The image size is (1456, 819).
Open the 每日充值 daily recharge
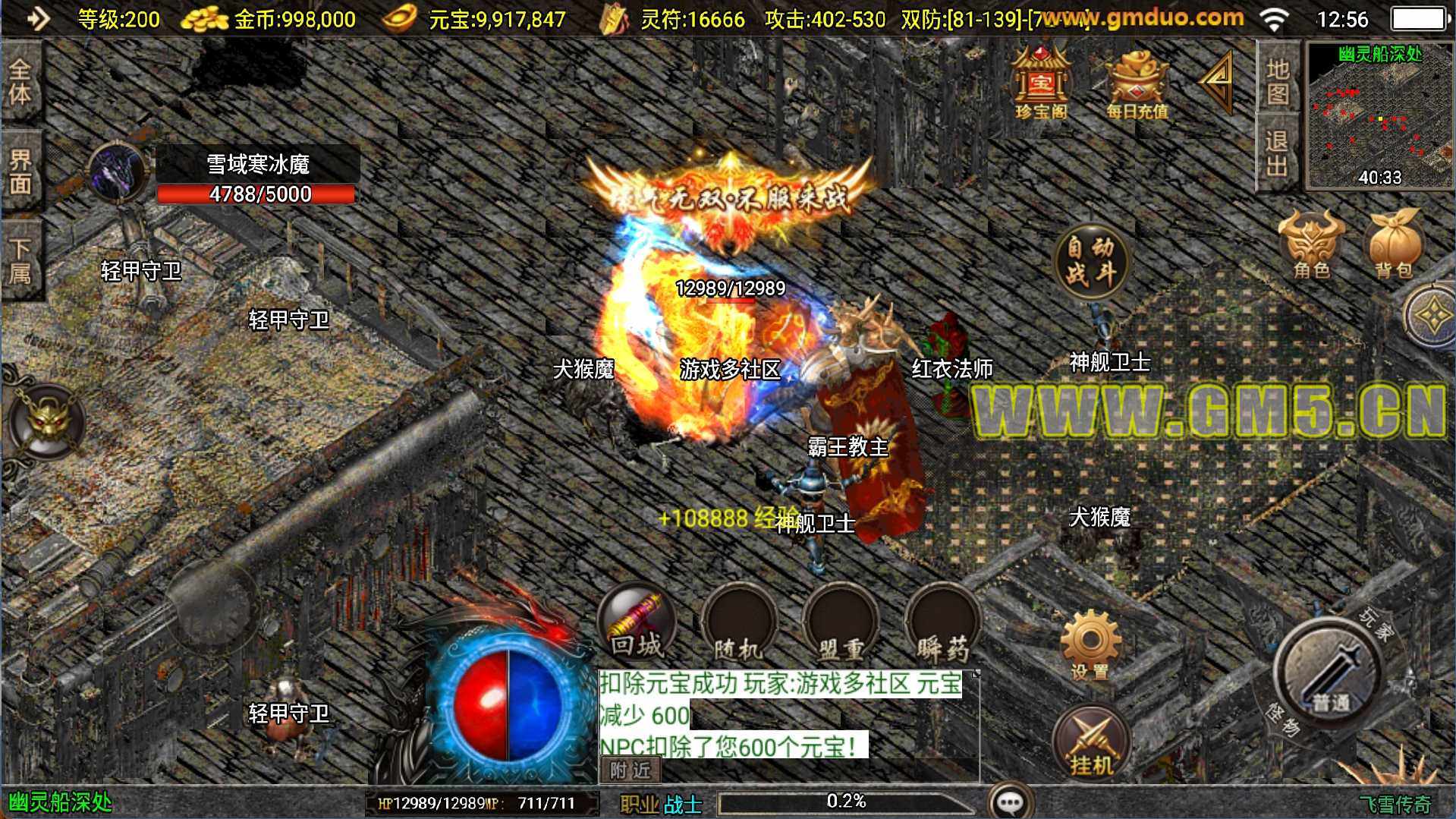(1136, 85)
